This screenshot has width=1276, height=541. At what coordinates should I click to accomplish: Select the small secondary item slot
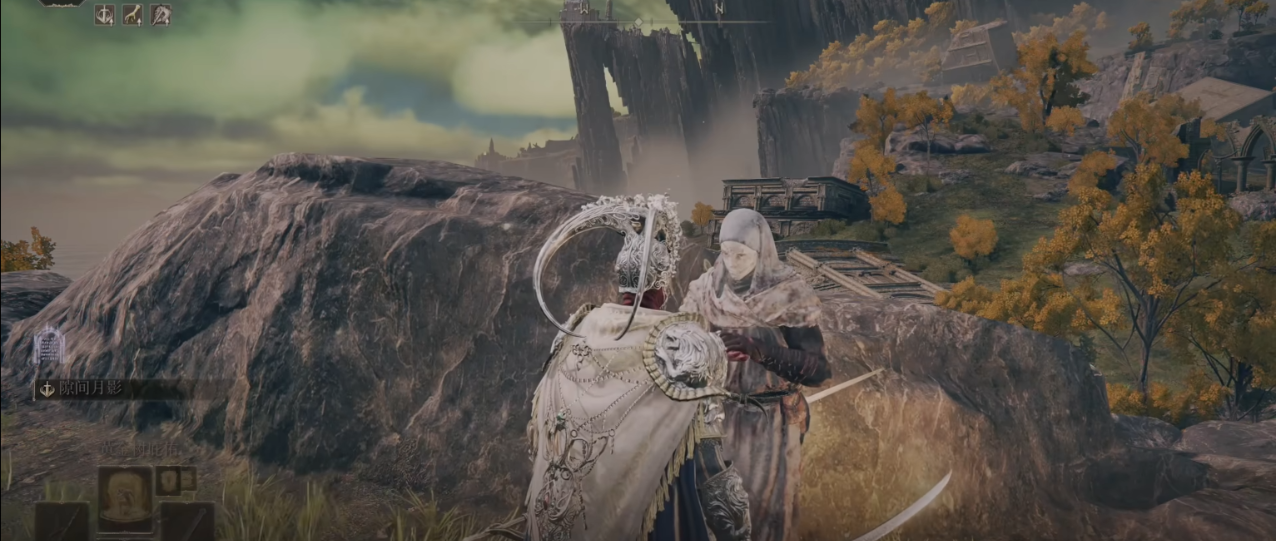click(x=168, y=479)
